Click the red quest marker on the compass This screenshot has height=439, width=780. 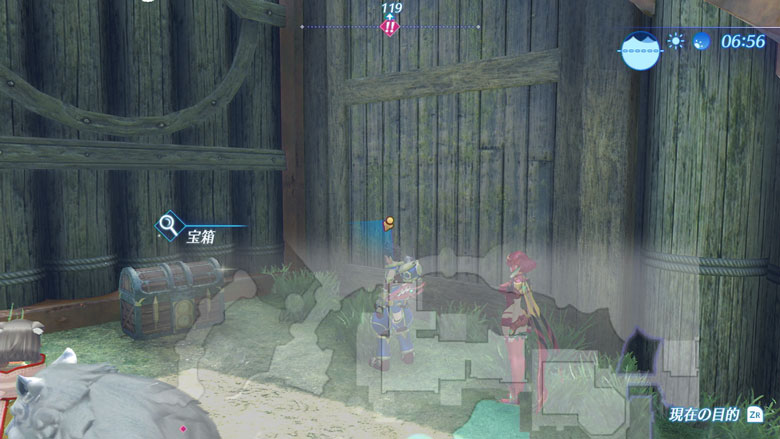tap(390, 27)
